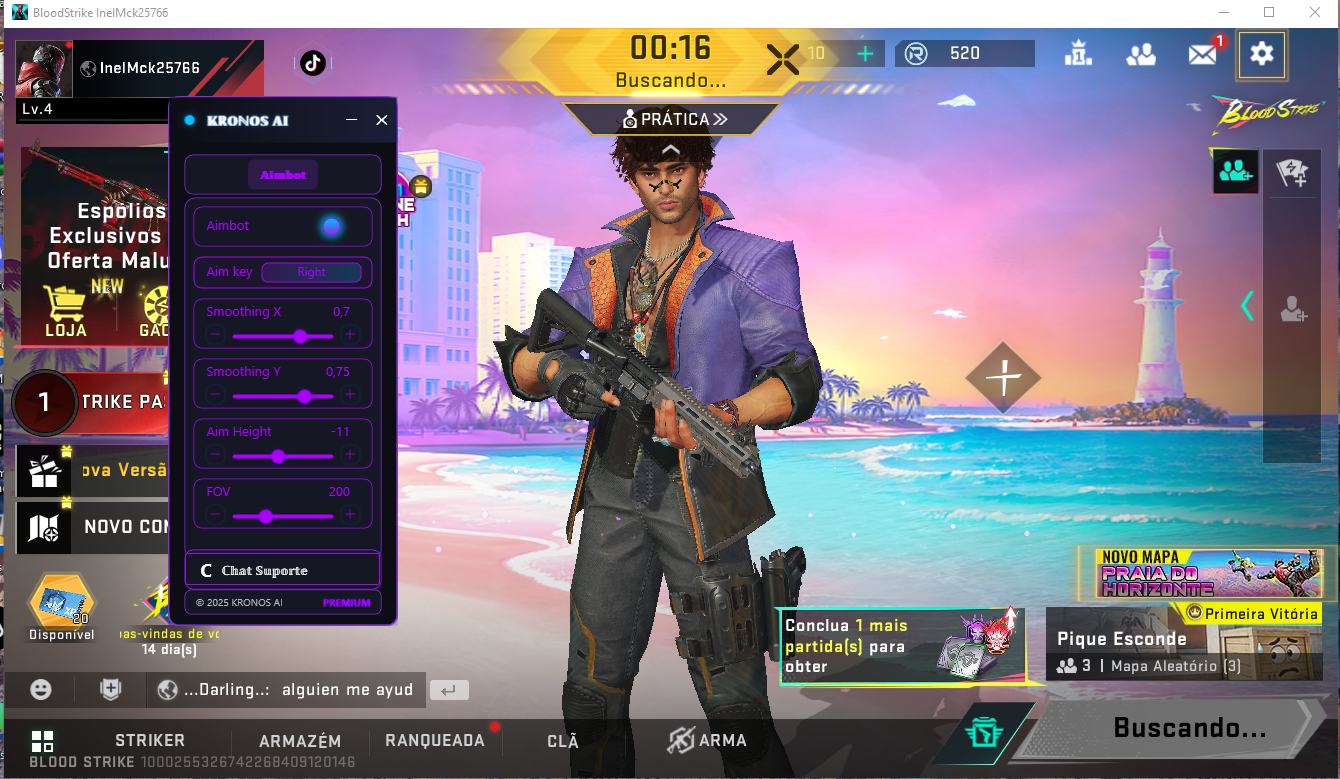The height and width of the screenshot is (779, 1340).
Task: View the InelMck25766 player profile avatar
Action: (44, 69)
